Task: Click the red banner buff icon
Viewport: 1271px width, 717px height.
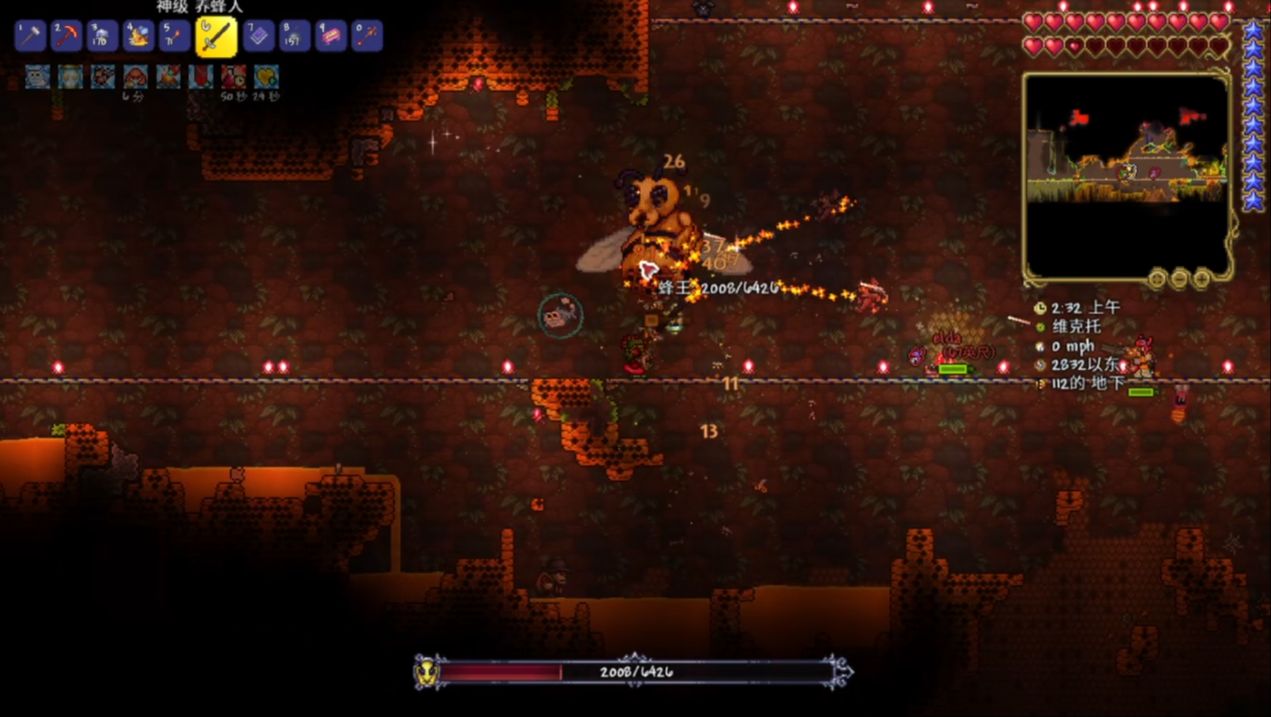Action: 201,76
